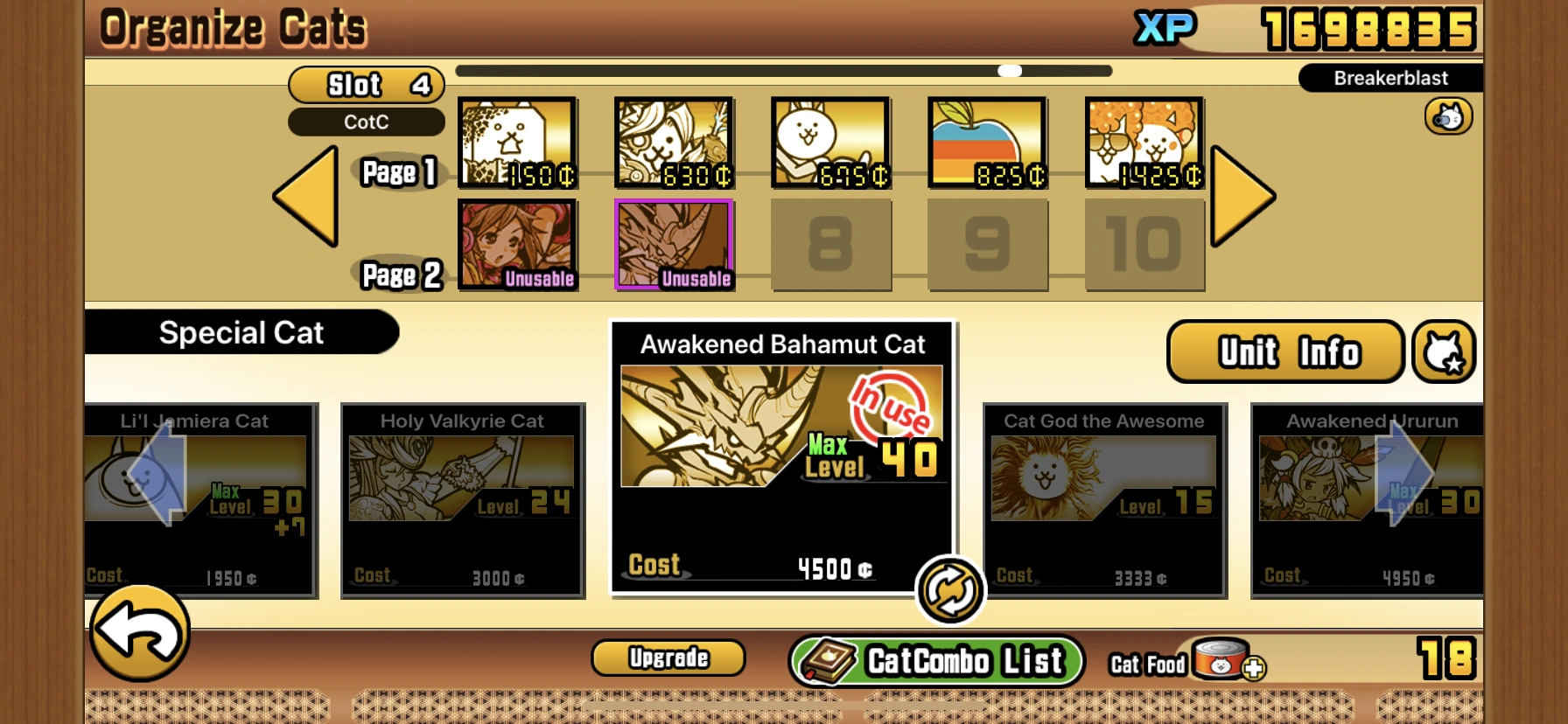Tap the purple-highlighted Unusable dragon slot
This screenshot has width=1568, height=724.
pos(674,243)
